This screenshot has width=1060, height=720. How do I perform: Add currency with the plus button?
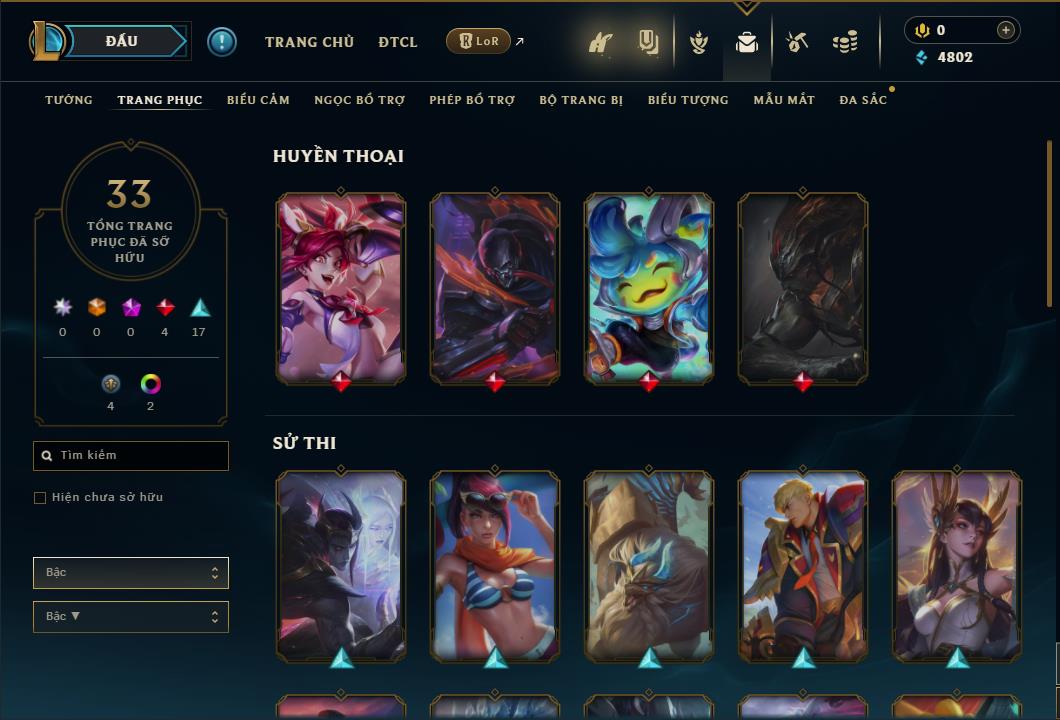[1006, 30]
